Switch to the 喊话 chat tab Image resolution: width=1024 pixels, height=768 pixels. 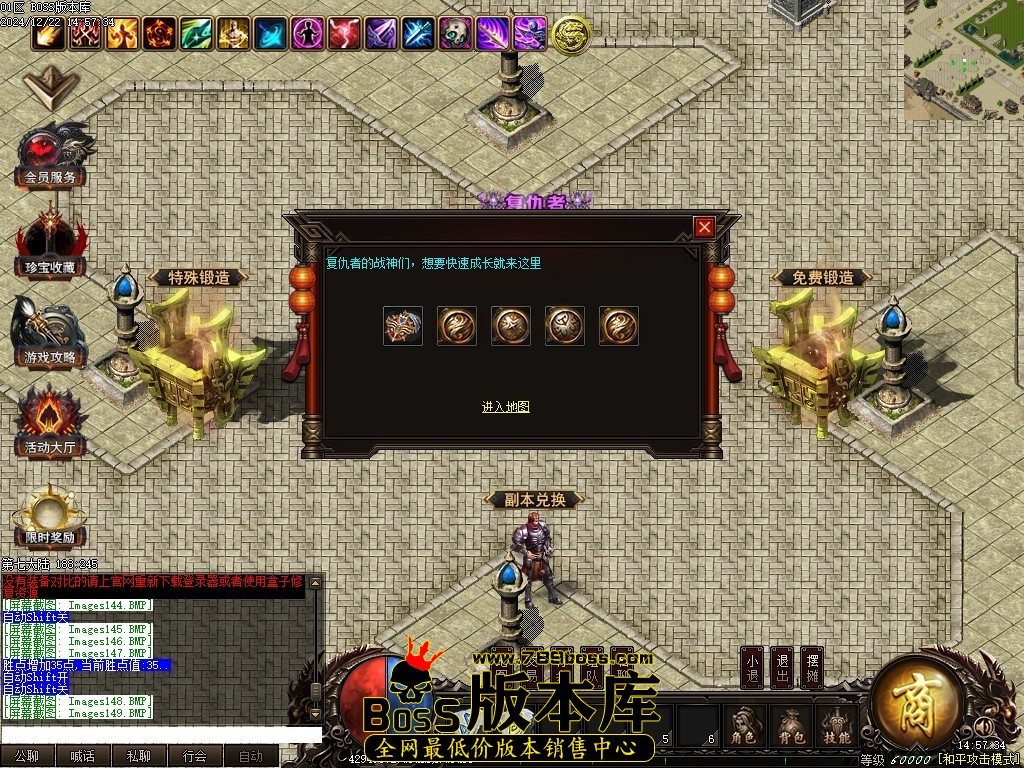[x=83, y=757]
